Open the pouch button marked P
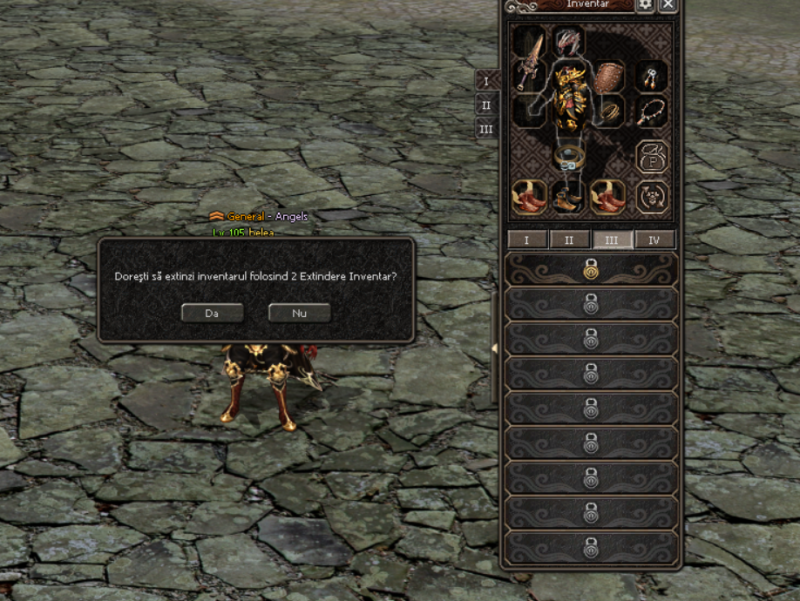800x601 pixels. click(x=651, y=156)
